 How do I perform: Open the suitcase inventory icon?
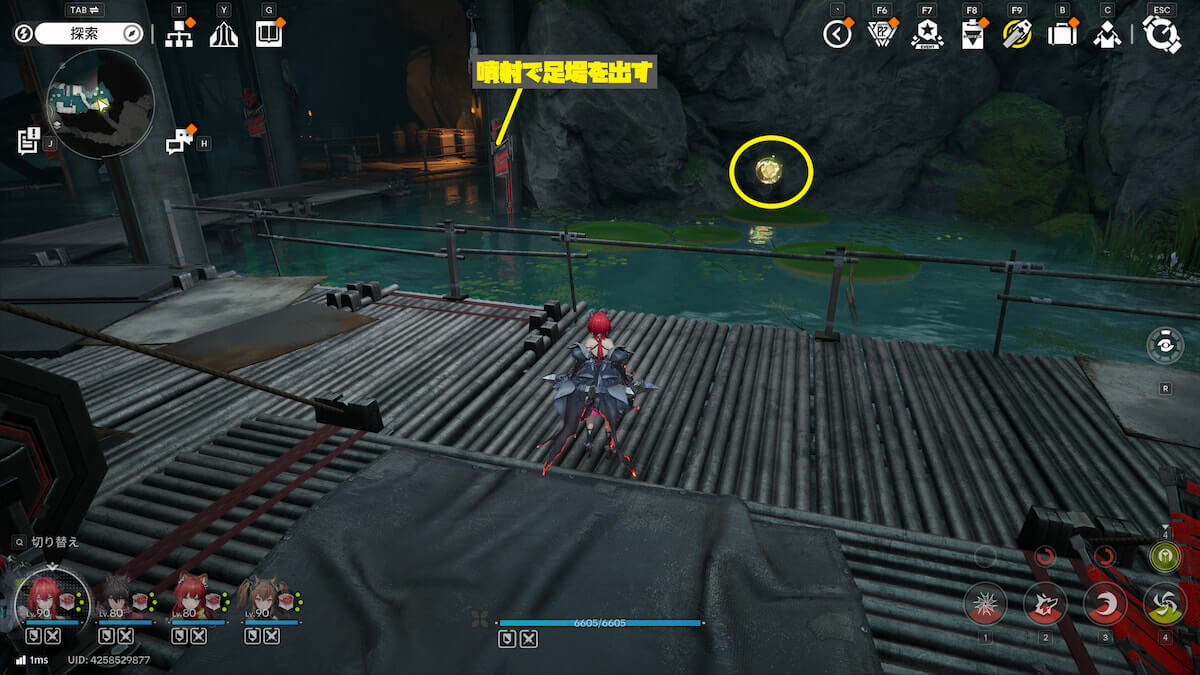coord(1061,34)
